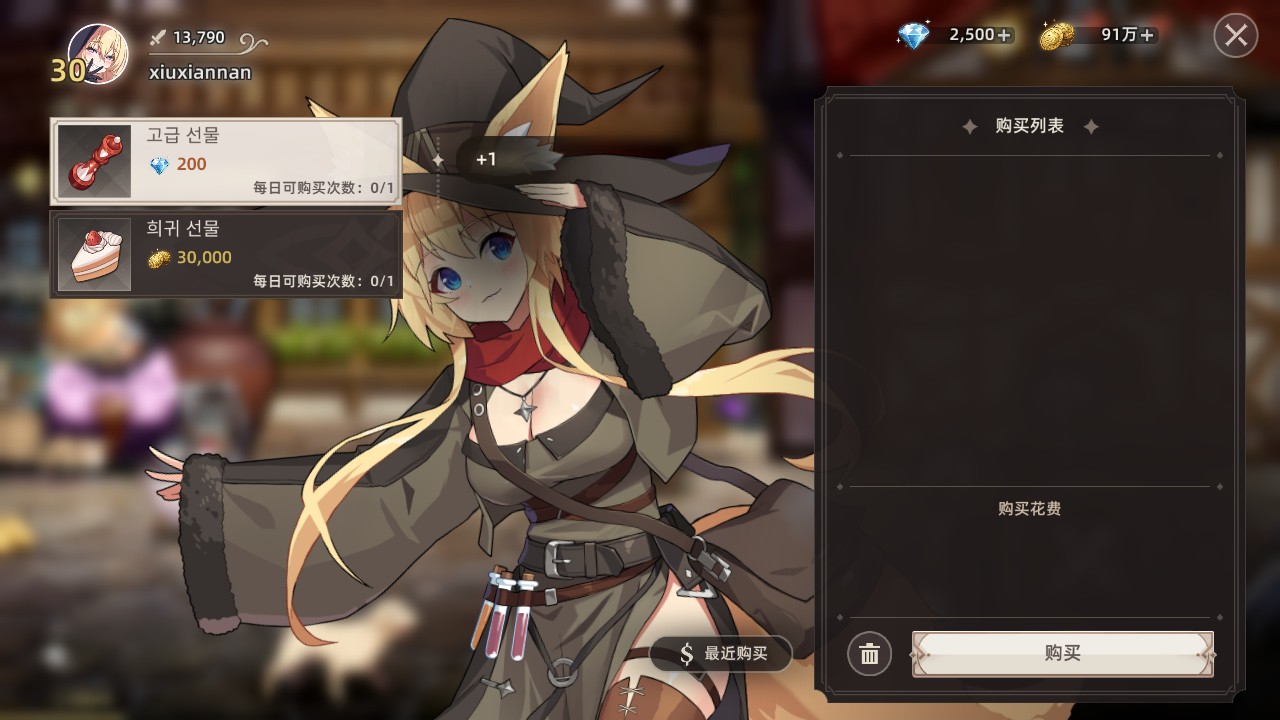The height and width of the screenshot is (720, 1280).
Task: Select the 희귀 선물 cake slice icon
Action: (93, 253)
